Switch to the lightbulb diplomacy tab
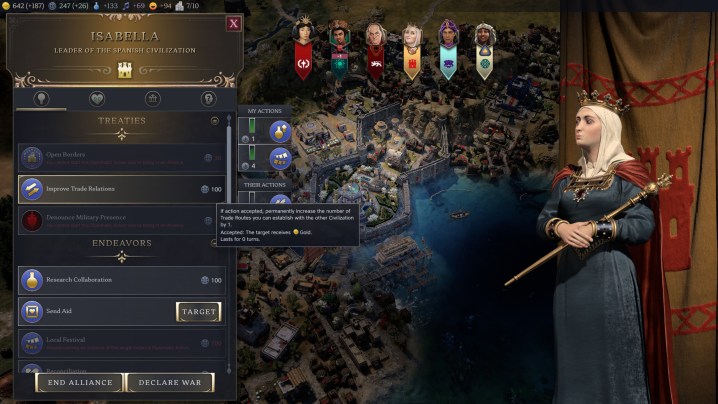 (42, 98)
